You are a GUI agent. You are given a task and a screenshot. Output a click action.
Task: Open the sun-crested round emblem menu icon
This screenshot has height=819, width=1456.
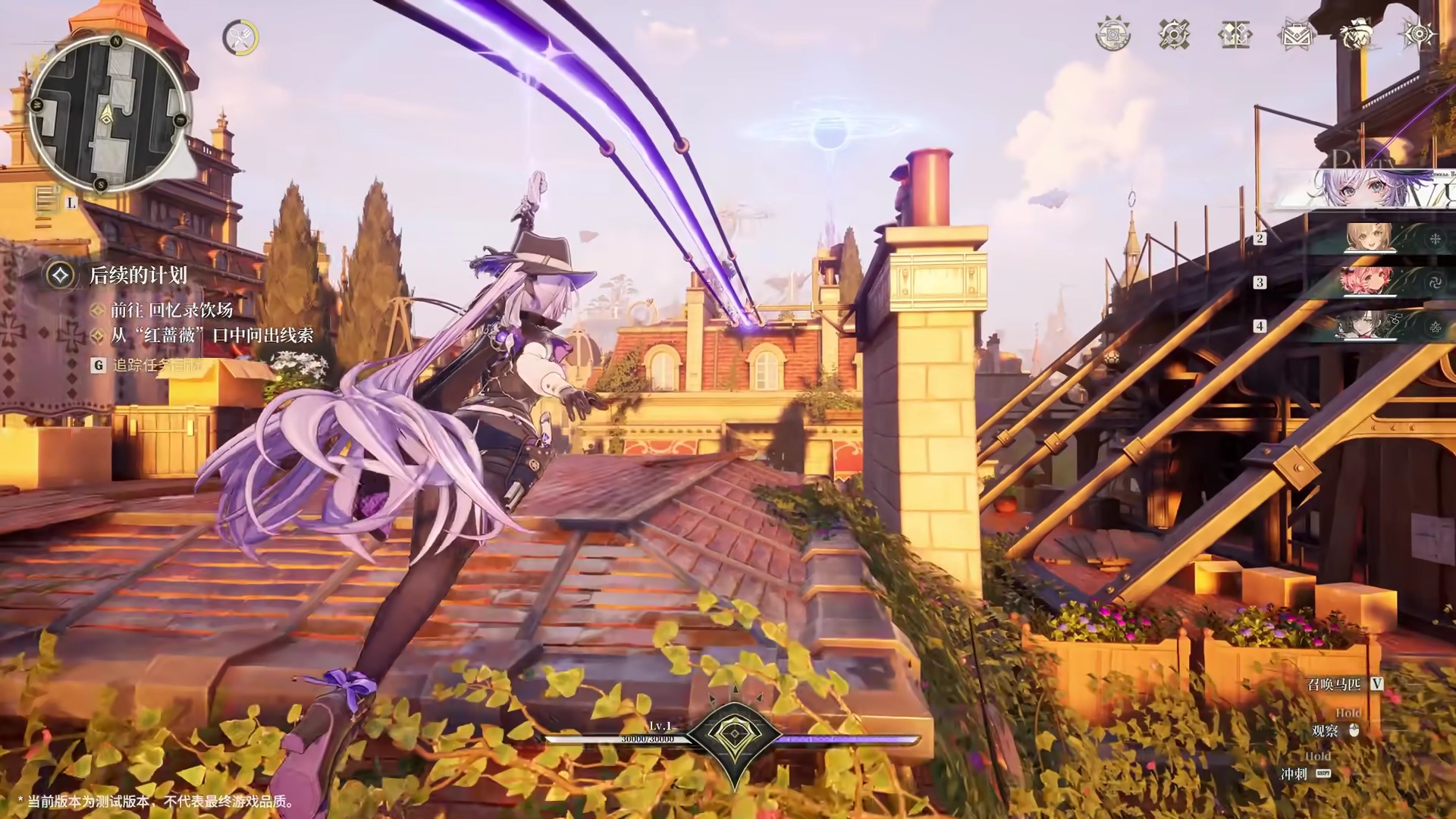1112,35
